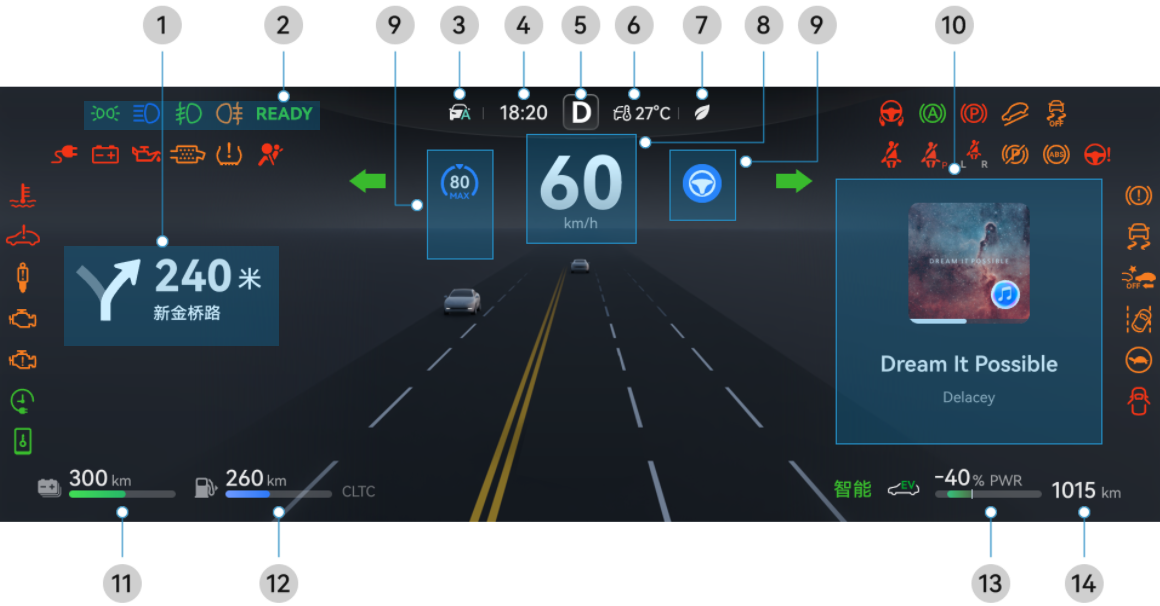The width and height of the screenshot is (1160, 606).
Task: Tap the red oil can warning icon
Action: (x=146, y=154)
